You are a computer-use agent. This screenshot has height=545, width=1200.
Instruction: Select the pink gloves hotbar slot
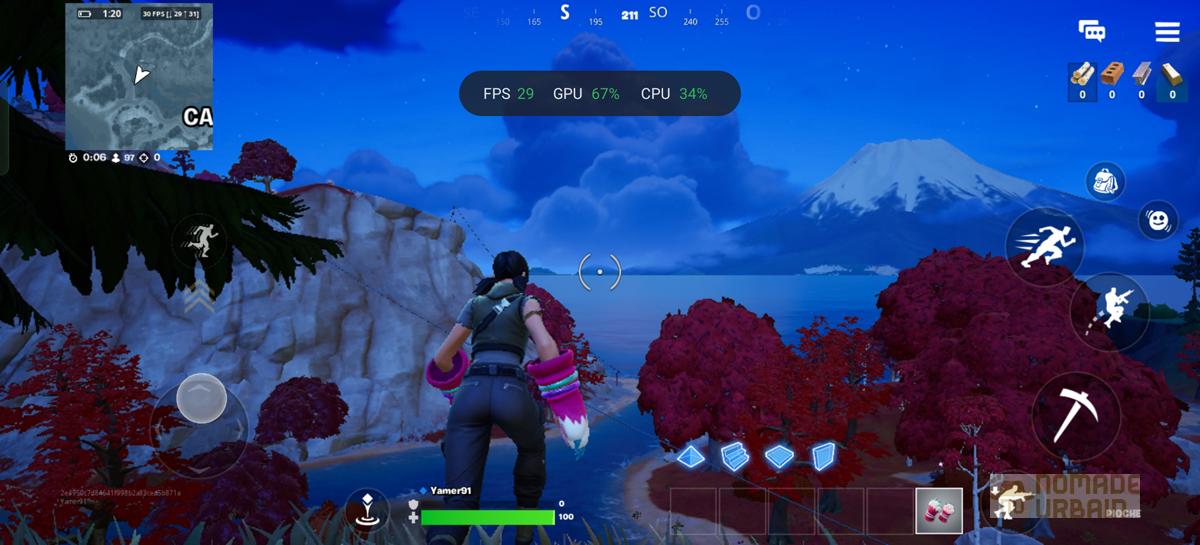pos(939,510)
